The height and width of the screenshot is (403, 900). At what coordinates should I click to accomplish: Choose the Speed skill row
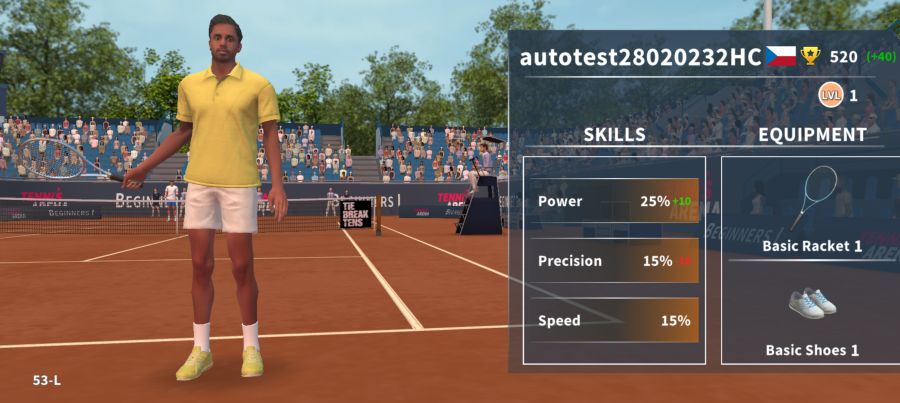[614, 321]
